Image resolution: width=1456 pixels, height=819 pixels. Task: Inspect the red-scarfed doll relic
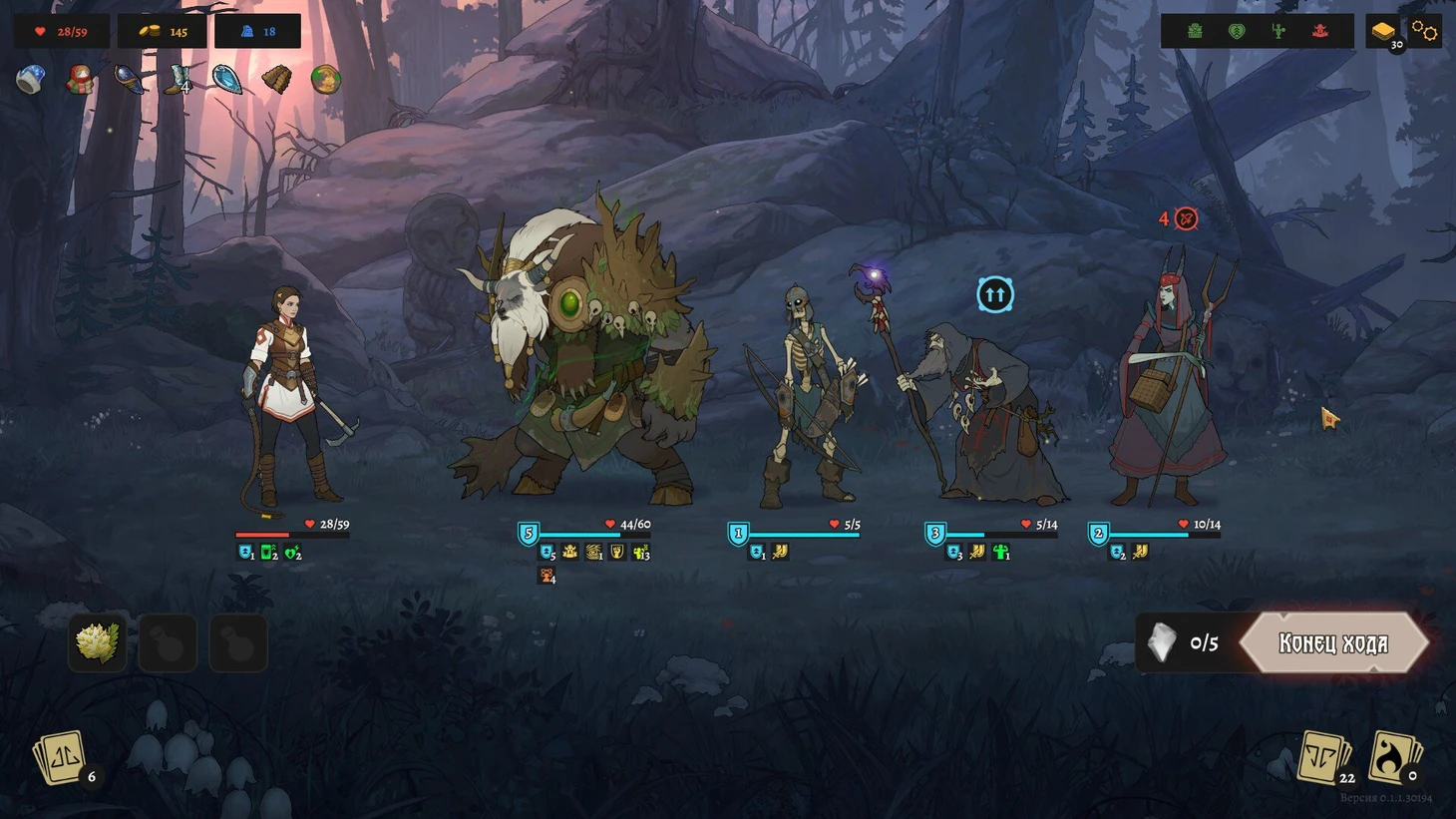click(80, 80)
